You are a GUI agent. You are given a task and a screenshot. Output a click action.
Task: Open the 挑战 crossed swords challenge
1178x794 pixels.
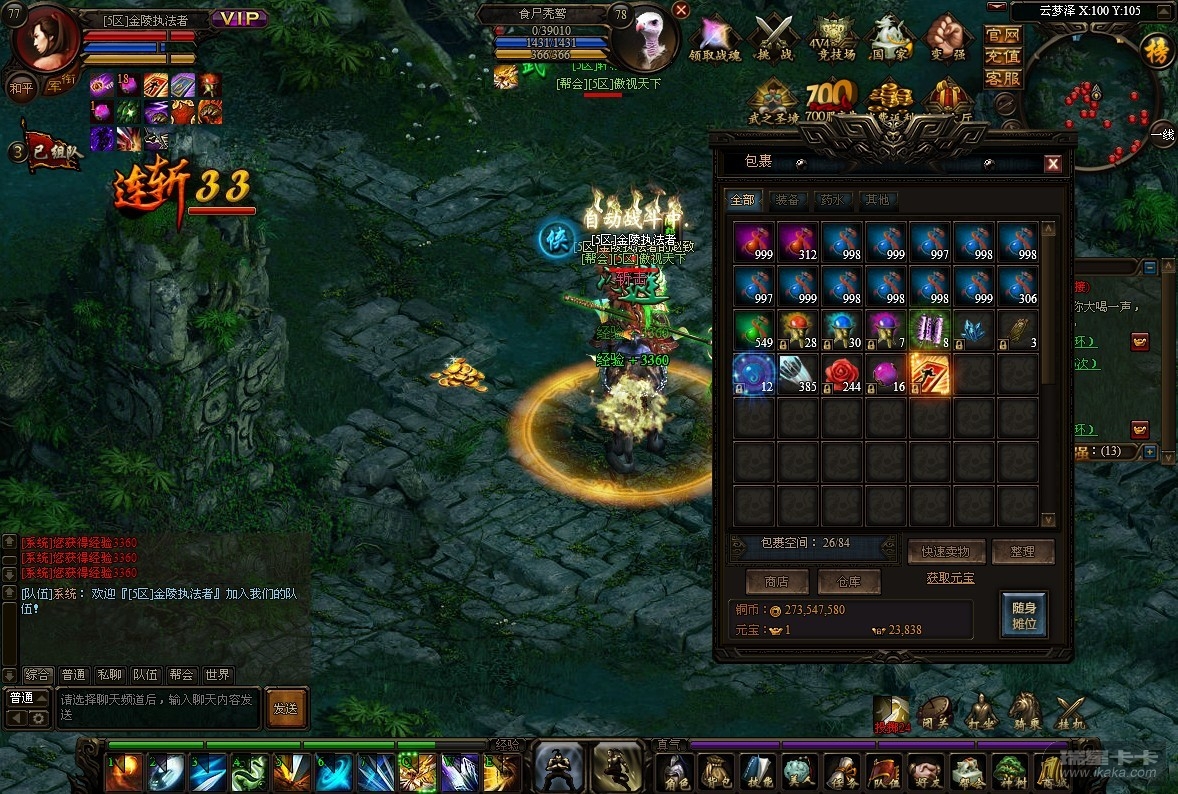click(x=774, y=39)
